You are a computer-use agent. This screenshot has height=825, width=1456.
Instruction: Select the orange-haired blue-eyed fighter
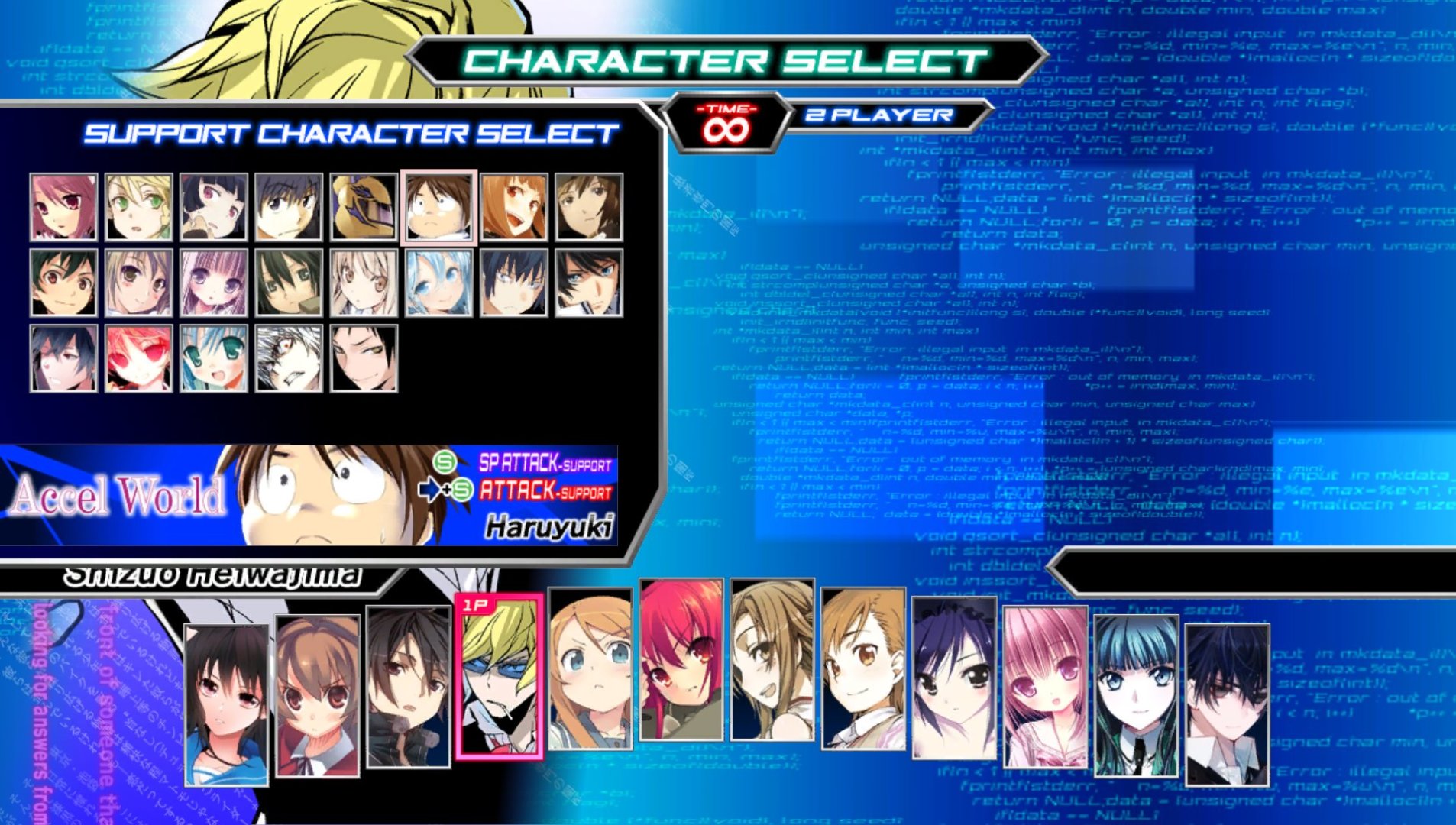[x=590, y=668]
